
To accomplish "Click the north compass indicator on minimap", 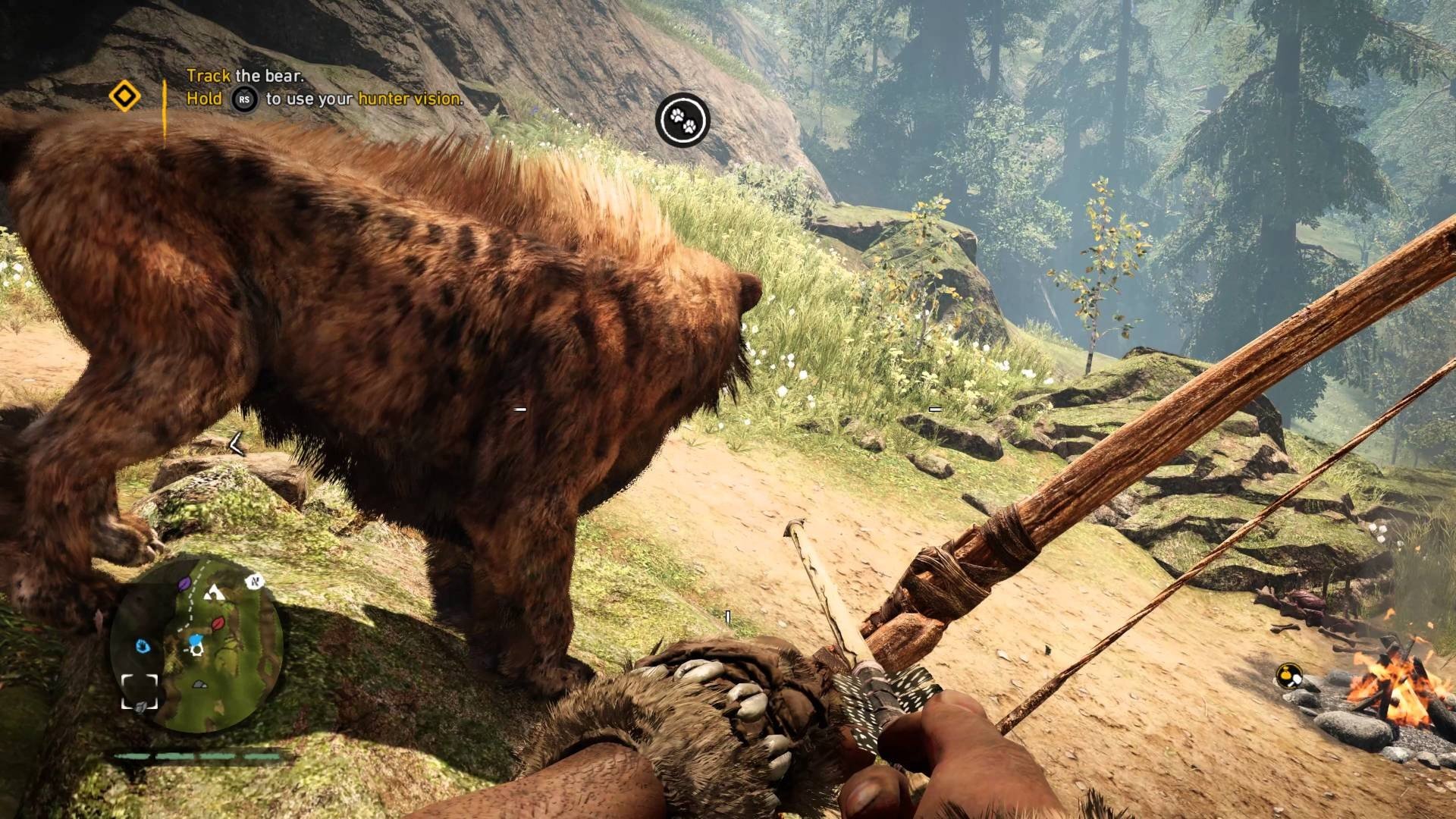I will pos(254,582).
